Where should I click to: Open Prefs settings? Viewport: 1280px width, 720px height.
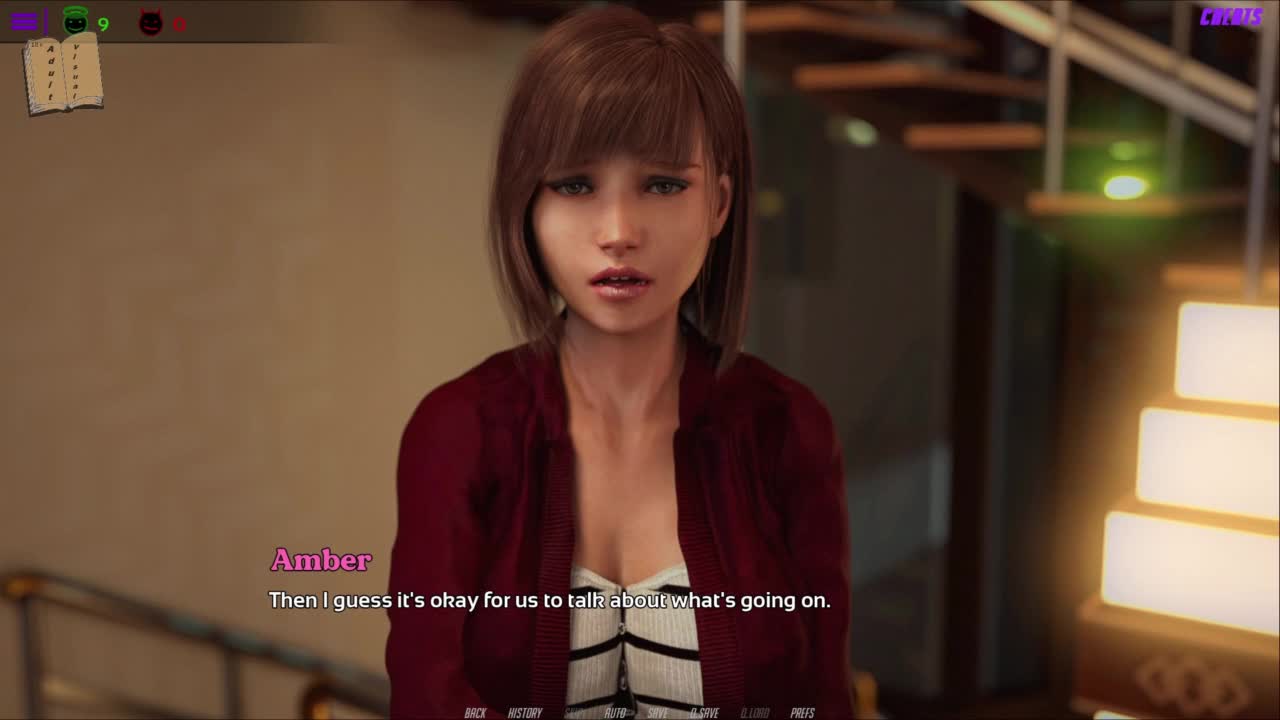[802, 712]
